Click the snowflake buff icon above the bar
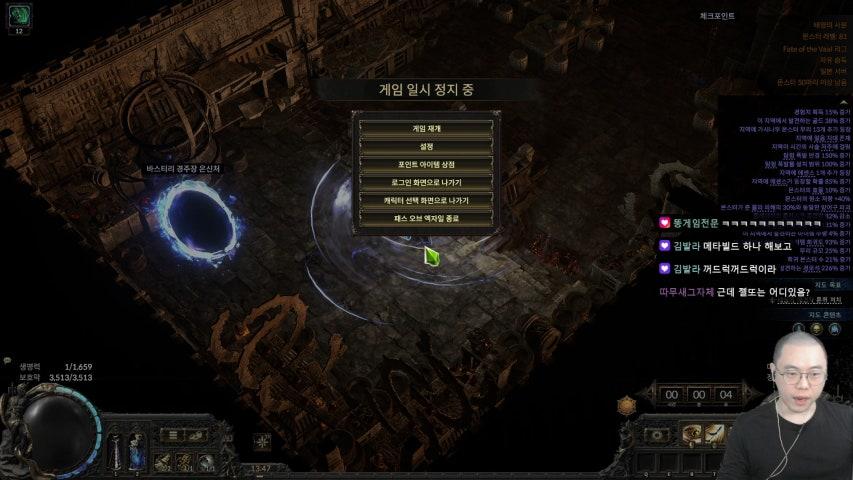The image size is (853, 480). 262,441
